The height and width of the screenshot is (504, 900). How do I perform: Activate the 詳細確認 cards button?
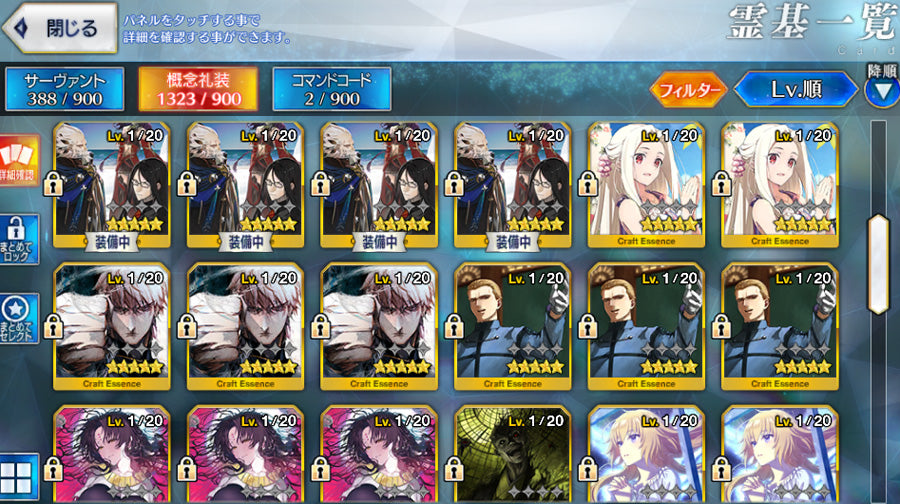pyautogui.click(x=18, y=162)
